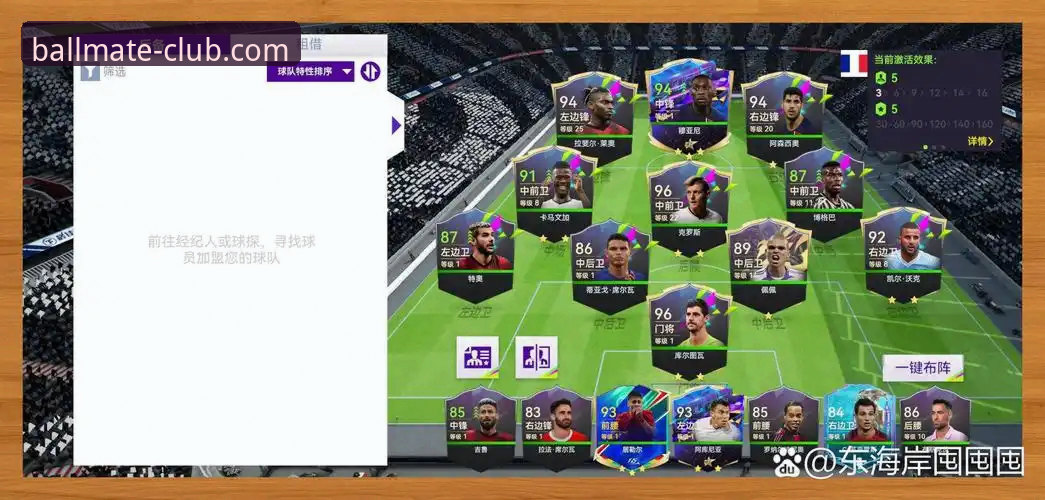This screenshot has width=1045, height=500.
Task: Select left winger 拉斐尔·莱奥 card
Action: (x=595, y=112)
